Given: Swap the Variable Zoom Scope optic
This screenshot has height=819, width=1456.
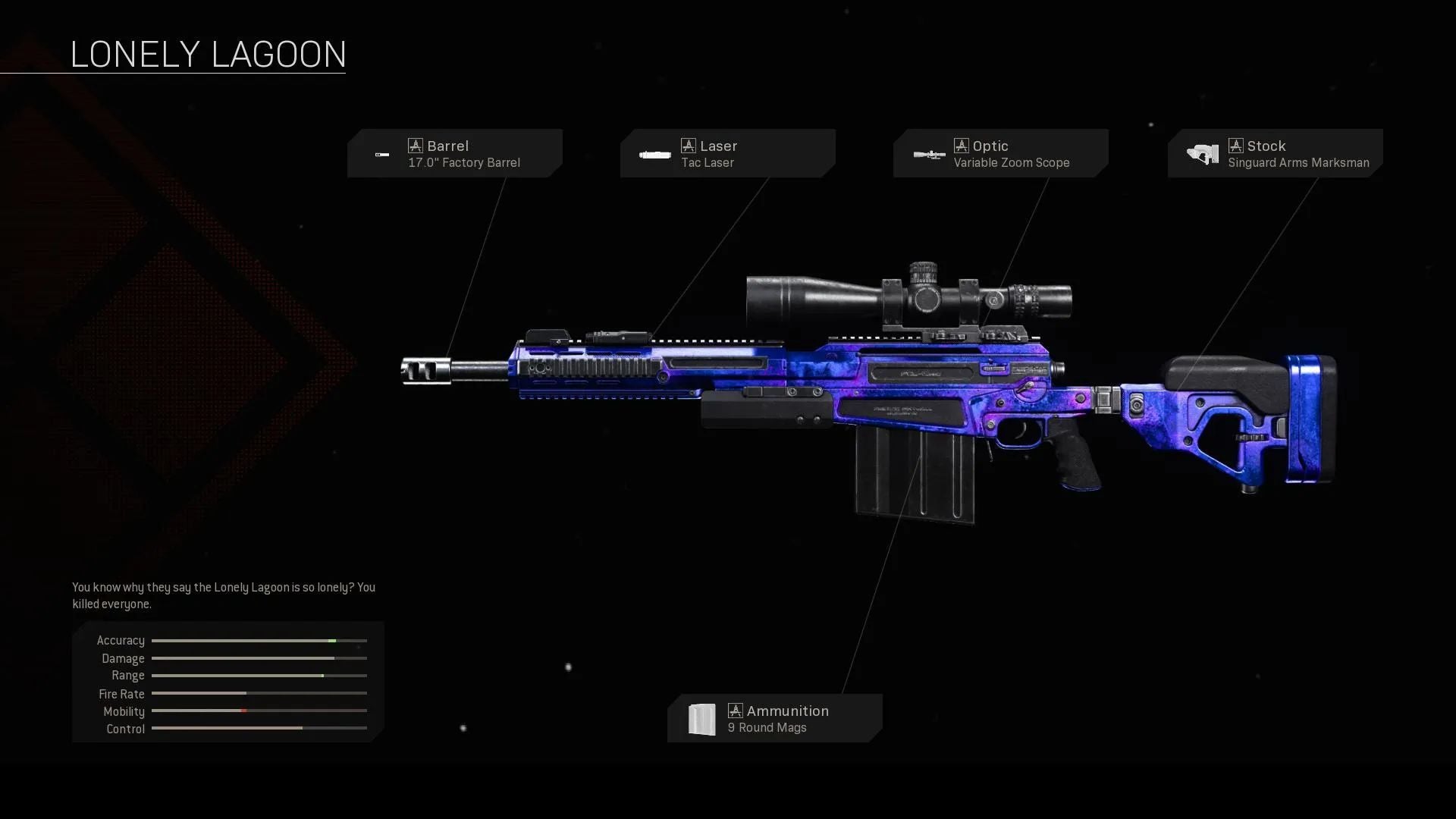Looking at the screenshot, I should tap(1001, 154).
